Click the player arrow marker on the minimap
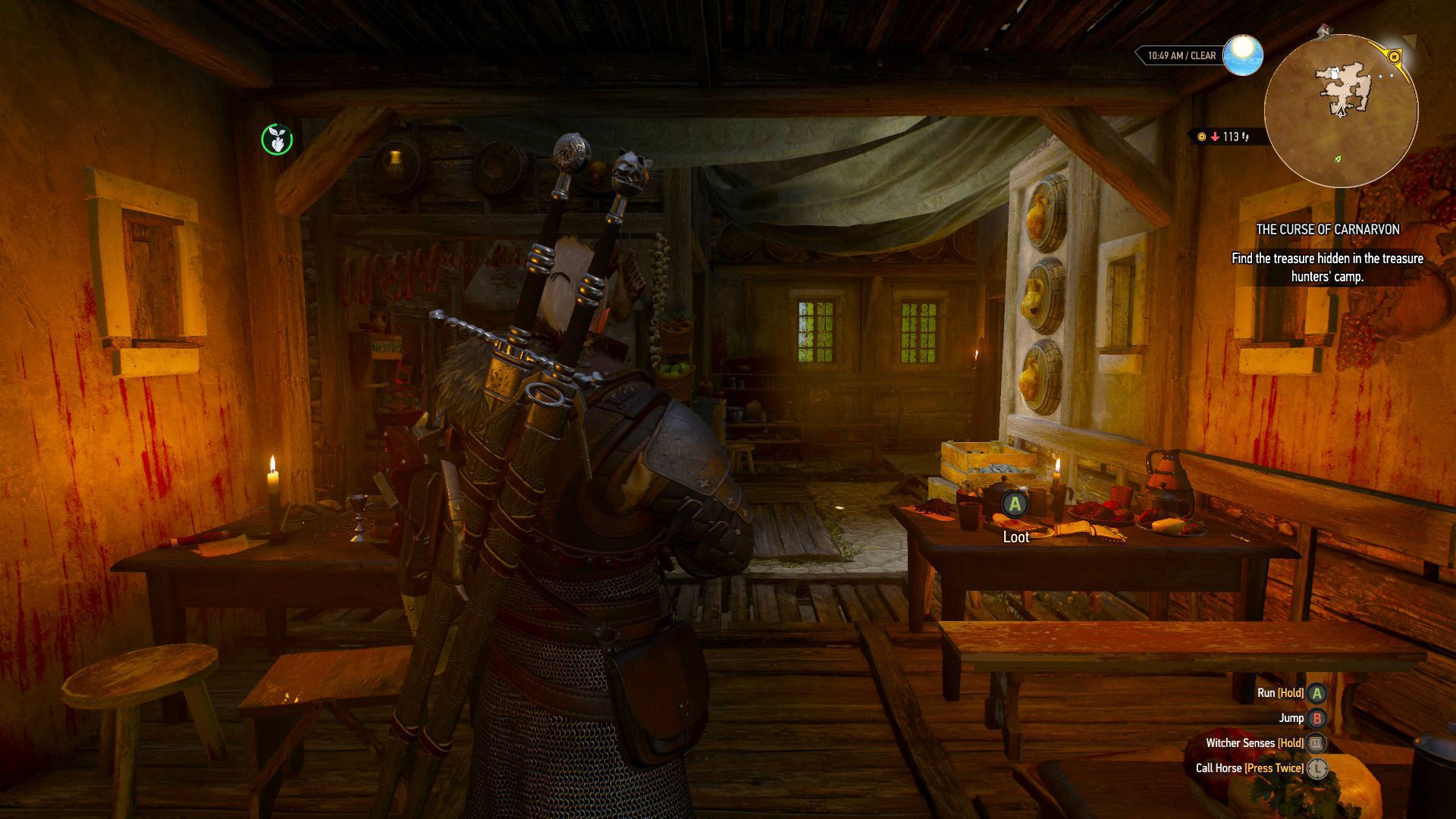This screenshot has width=1456, height=819. (x=1340, y=111)
